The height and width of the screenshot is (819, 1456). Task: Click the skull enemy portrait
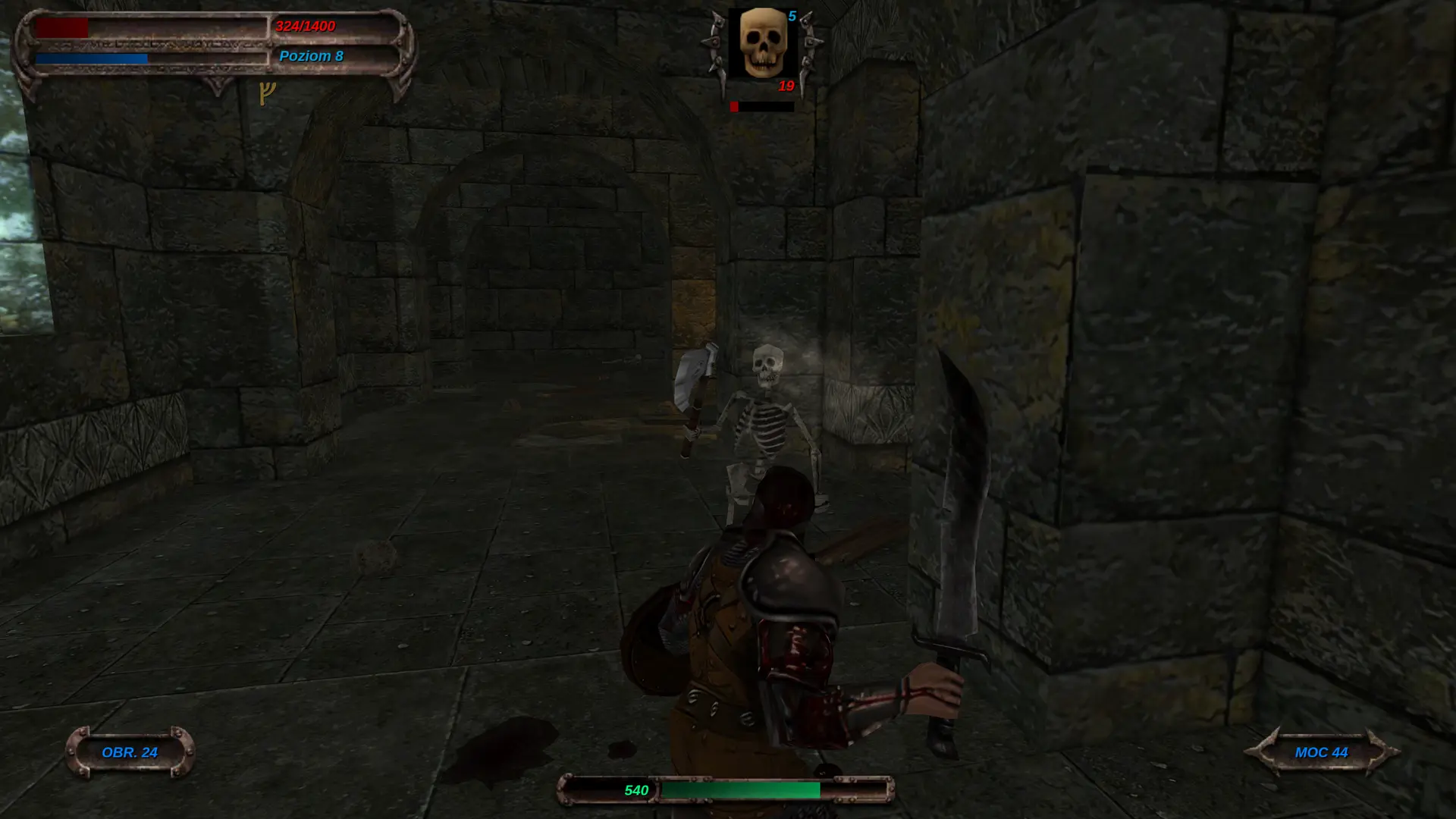click(x=762, y=42)
